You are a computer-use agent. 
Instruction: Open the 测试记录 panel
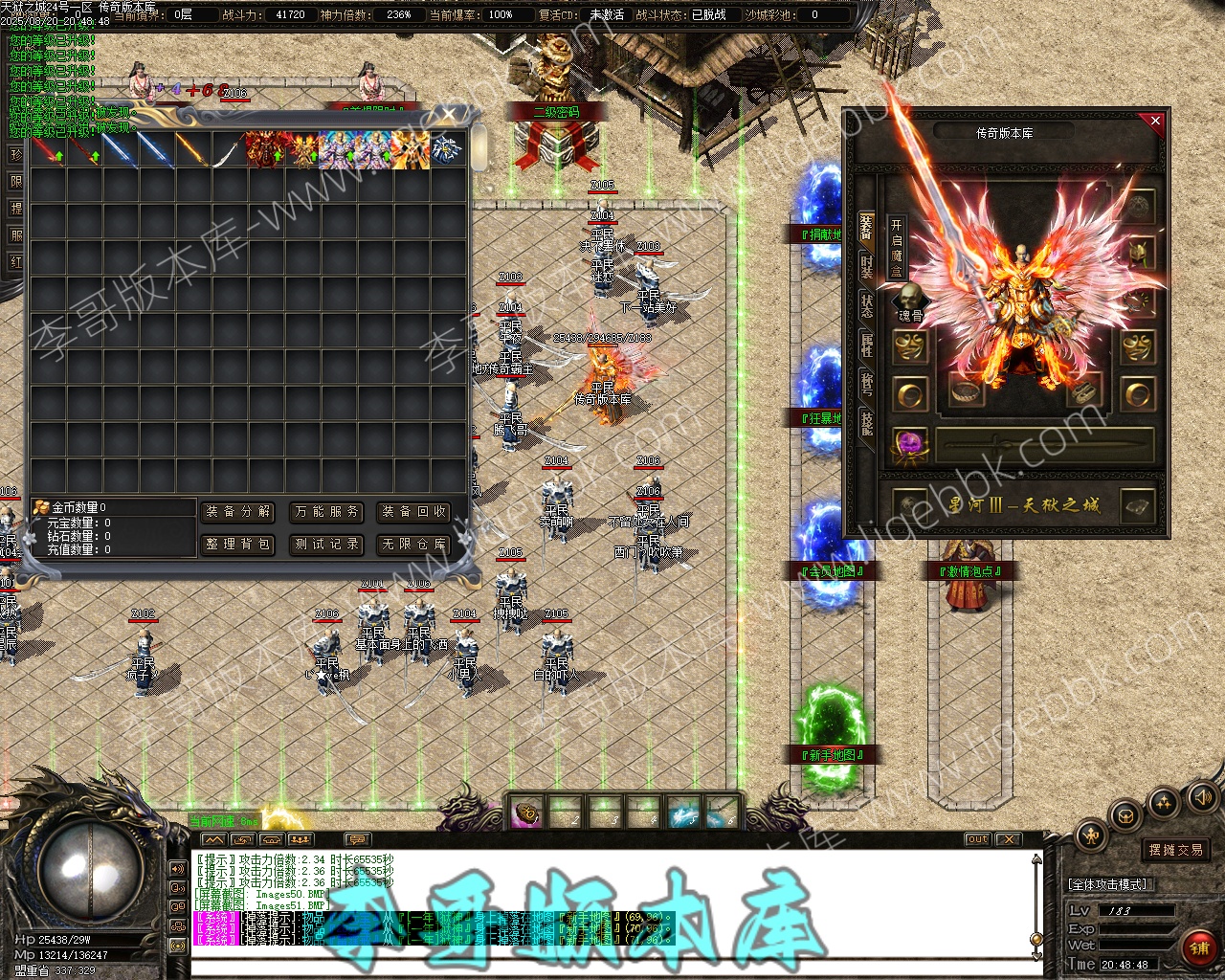click(x=326, y=545)
